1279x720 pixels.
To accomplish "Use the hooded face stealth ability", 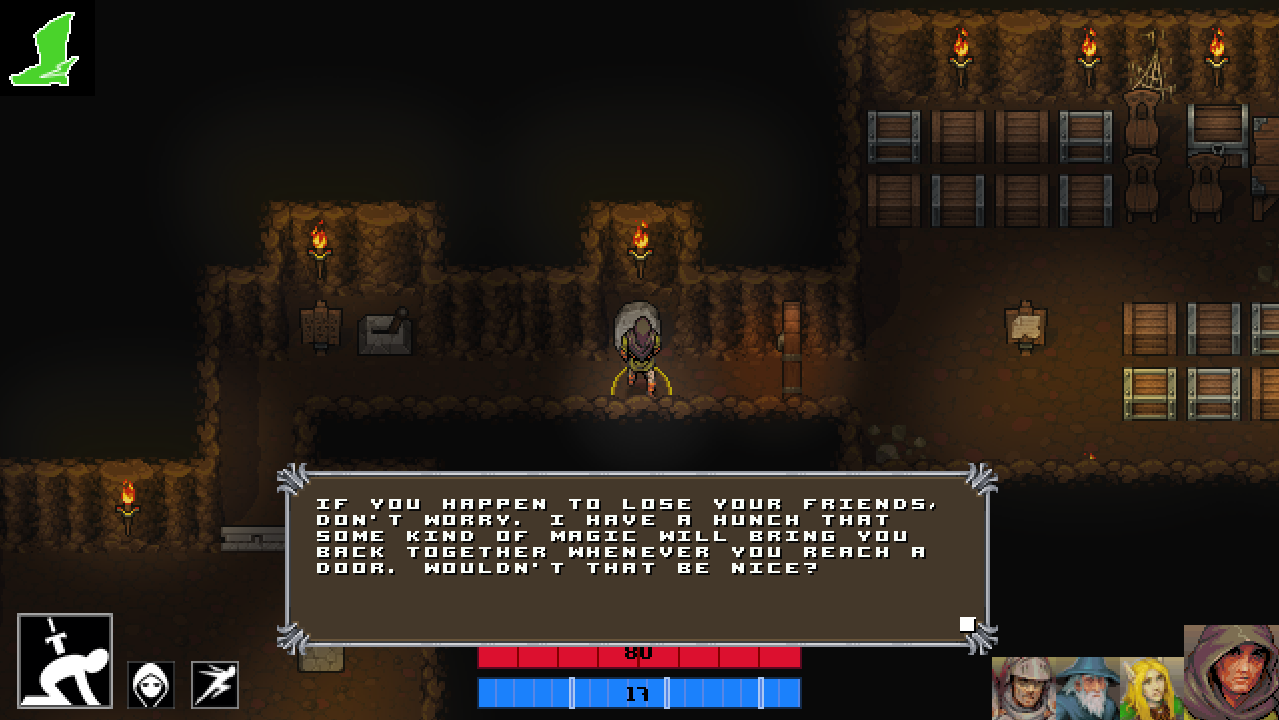I will tap(151, 685).
